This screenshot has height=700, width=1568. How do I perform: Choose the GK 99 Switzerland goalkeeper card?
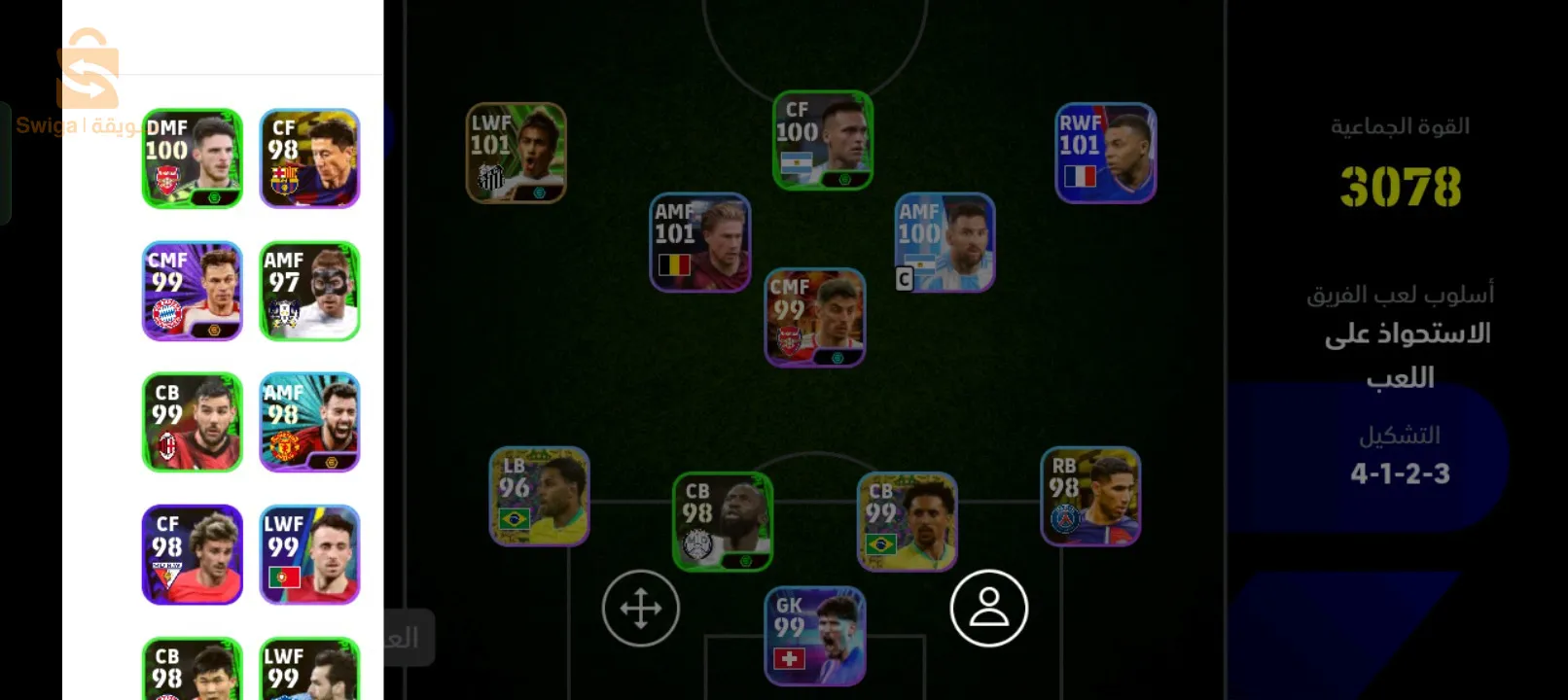click(x=815, y=636)
